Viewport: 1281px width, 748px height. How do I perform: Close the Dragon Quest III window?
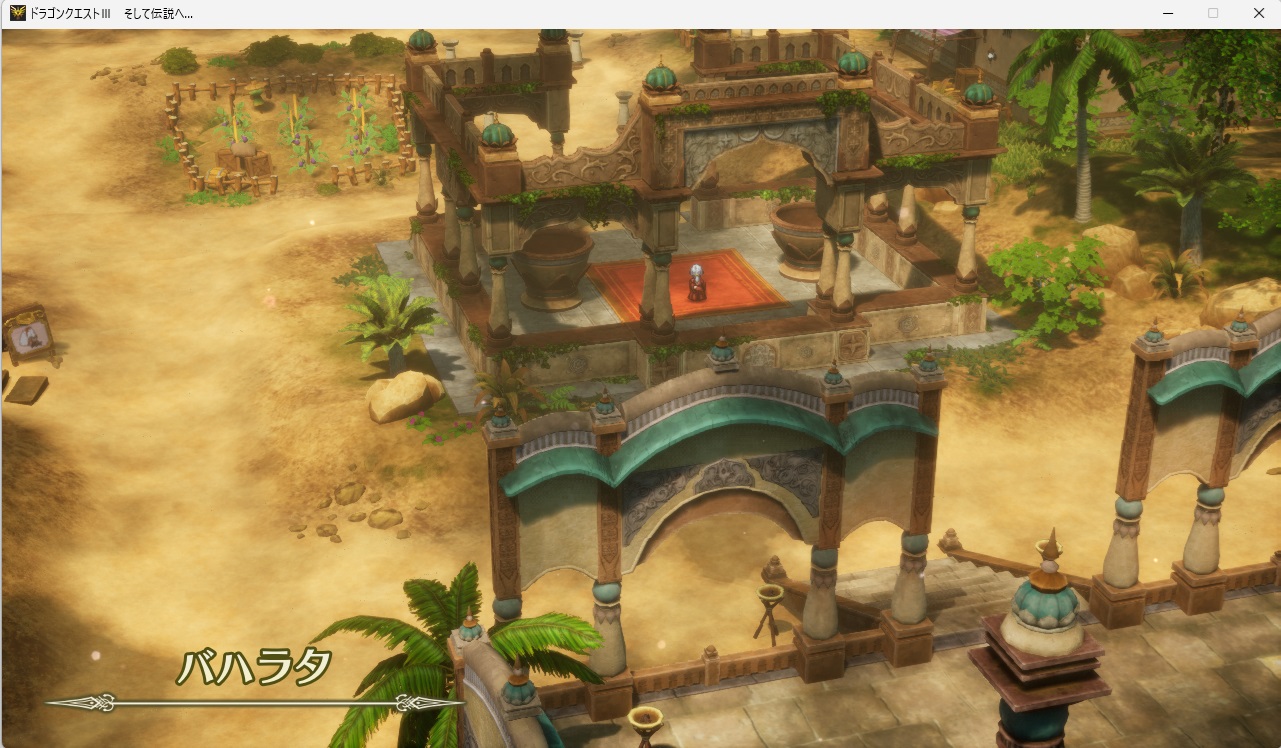coord(1258,13)
